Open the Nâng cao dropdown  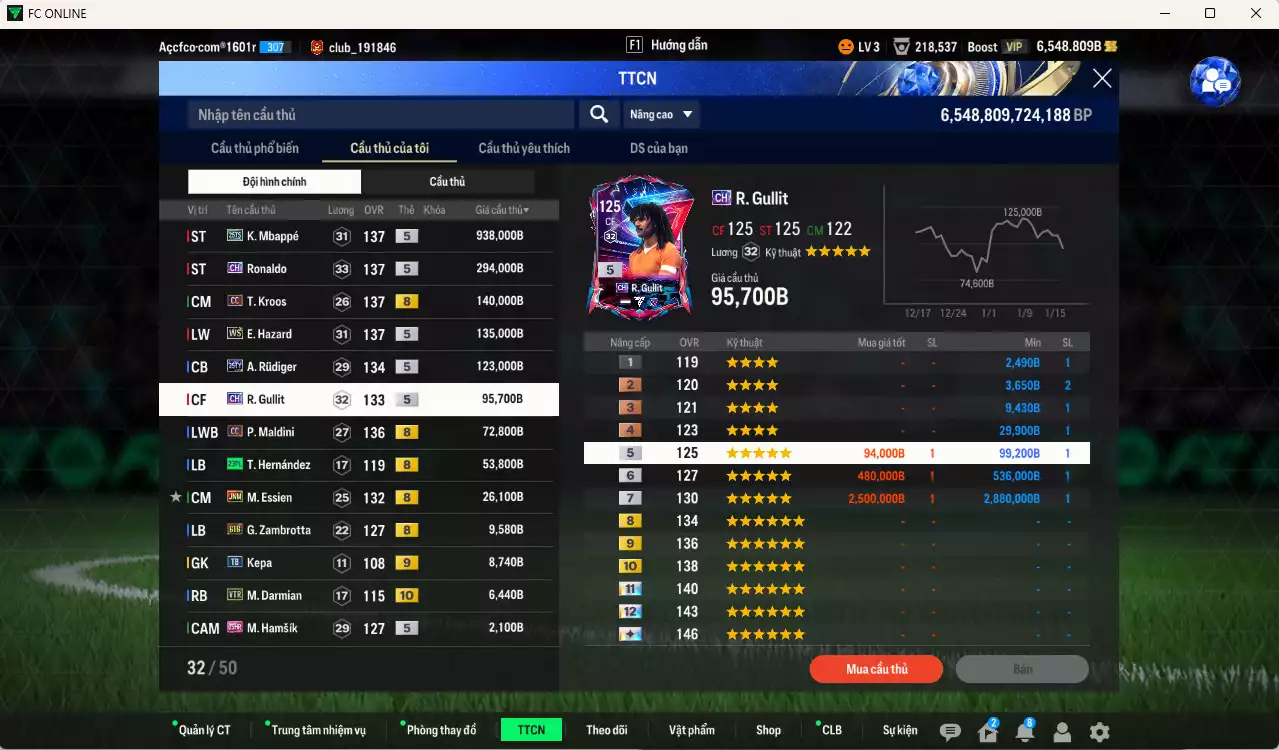[661, 114]
